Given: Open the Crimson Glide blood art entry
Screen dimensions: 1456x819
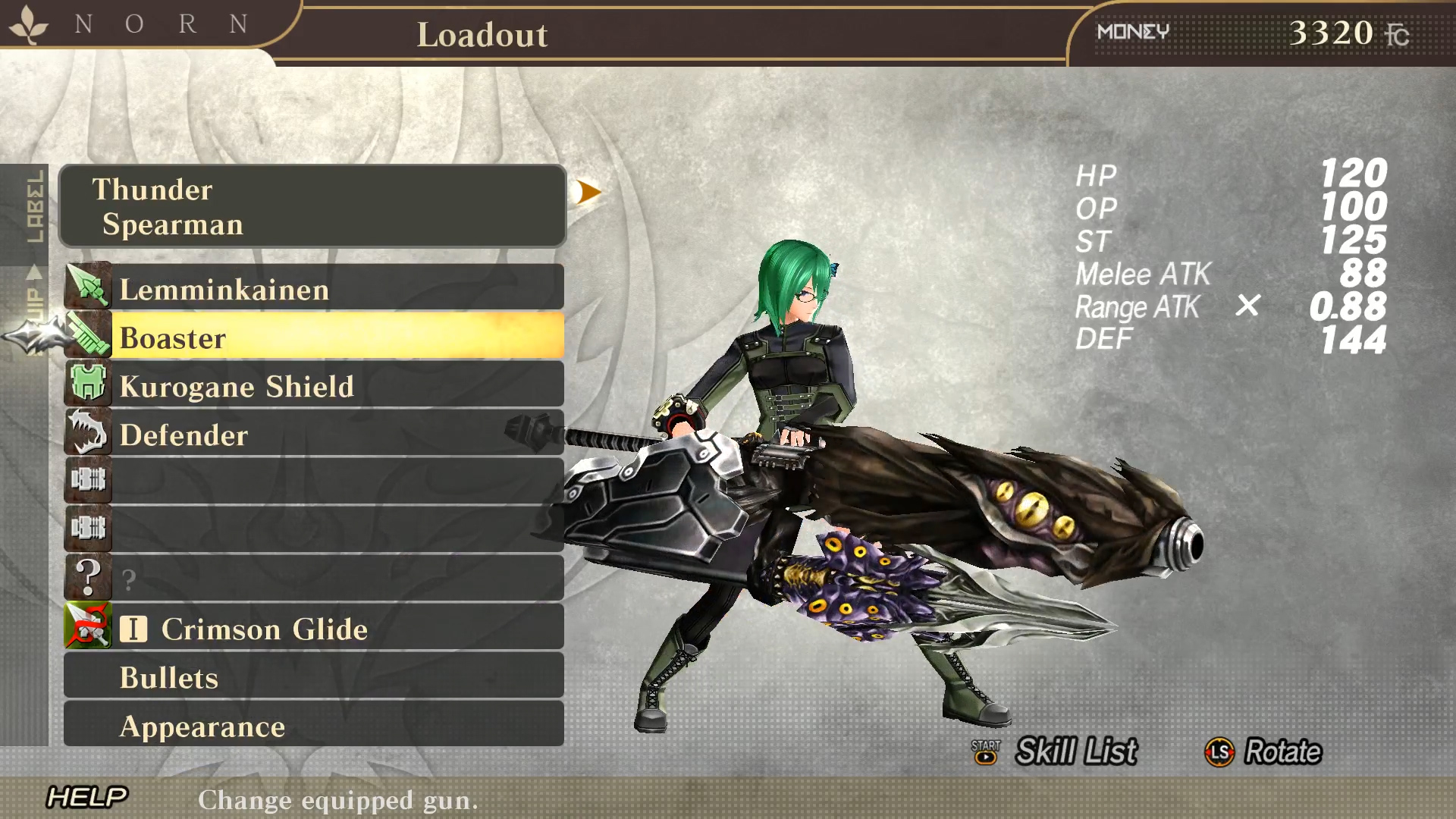Looking at the screenshot, I should [314, 629].
